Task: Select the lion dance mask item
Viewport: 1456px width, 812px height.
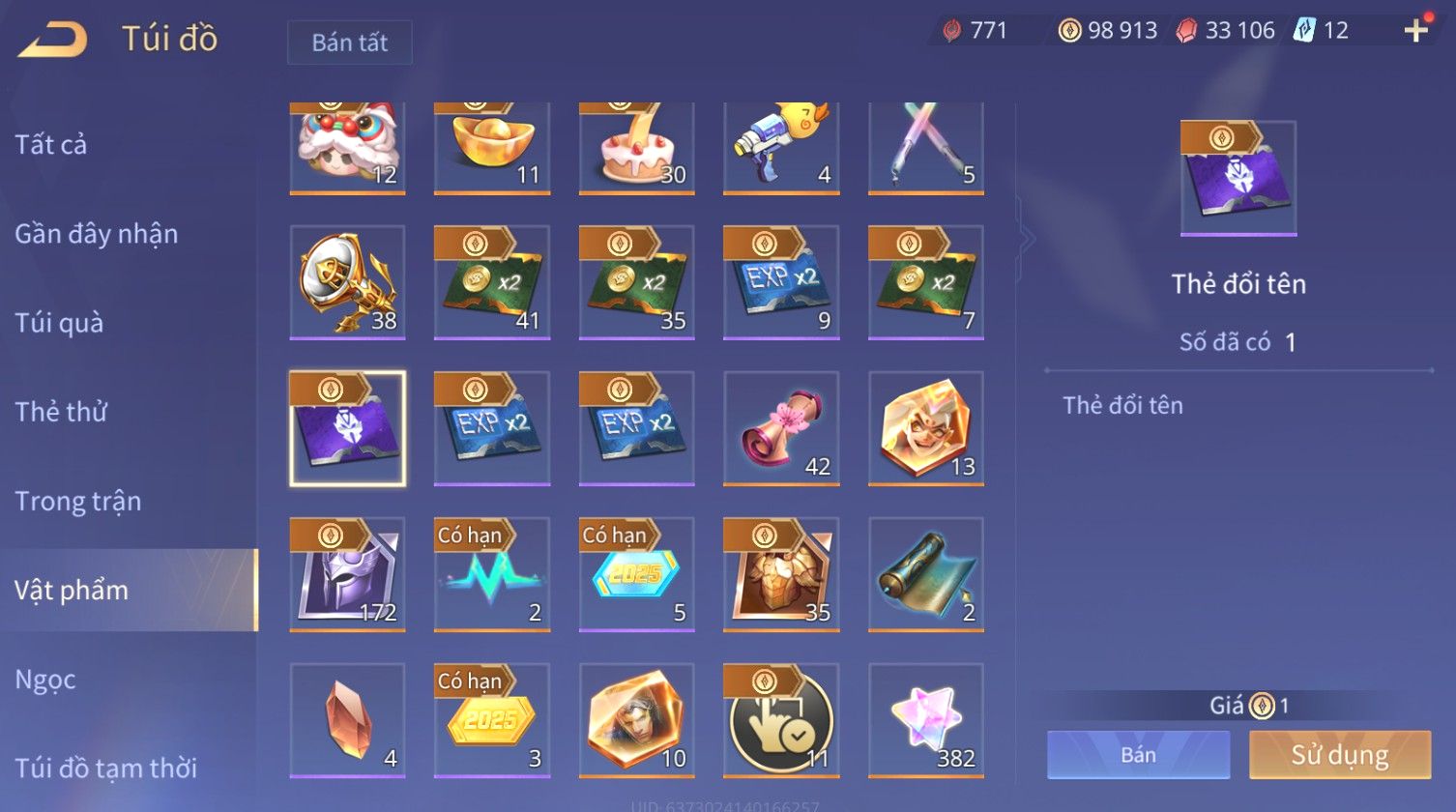Action: click(x=347, y=147)
